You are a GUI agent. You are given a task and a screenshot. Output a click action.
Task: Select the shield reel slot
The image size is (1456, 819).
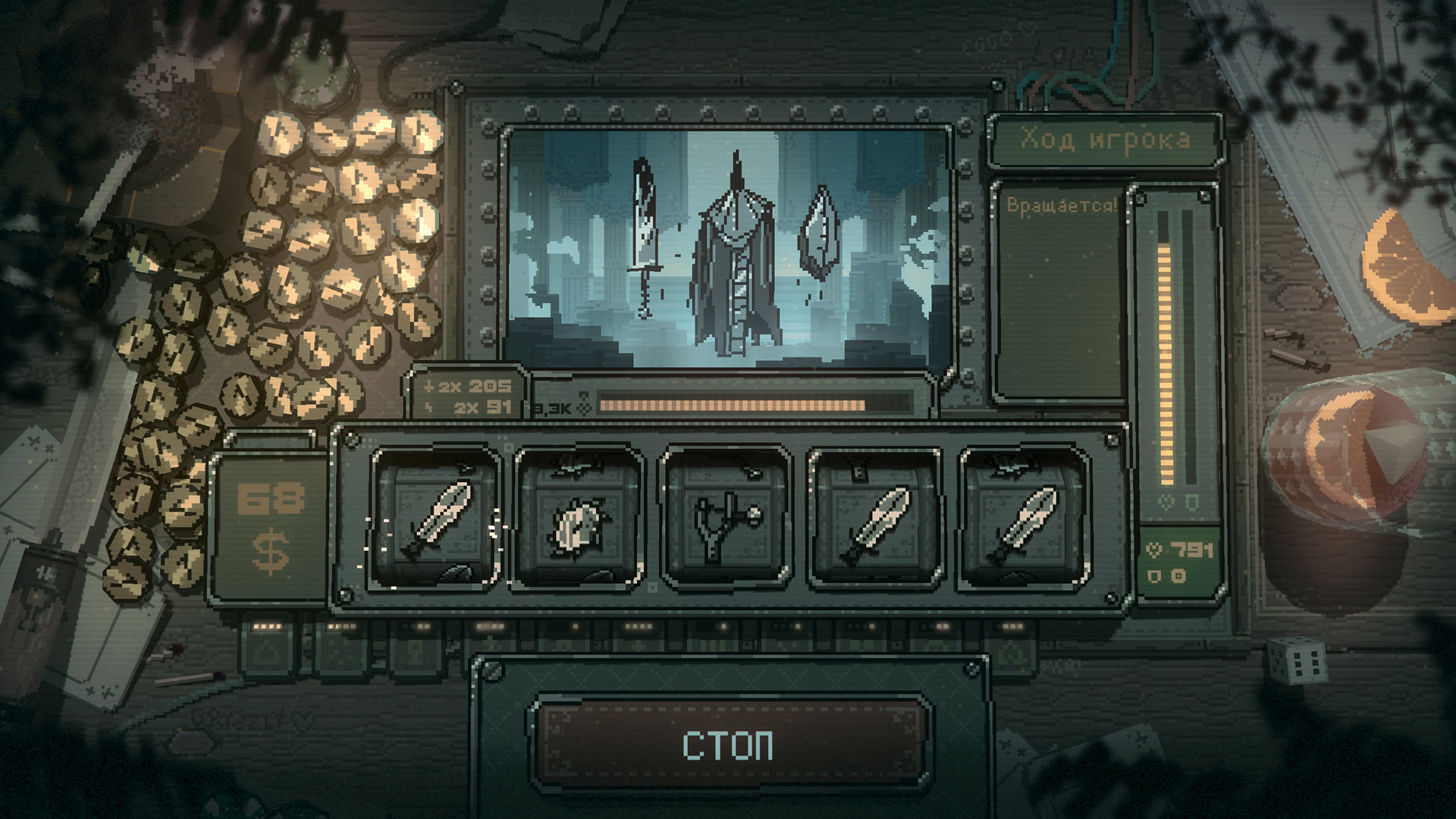click(x=579, y=520)
